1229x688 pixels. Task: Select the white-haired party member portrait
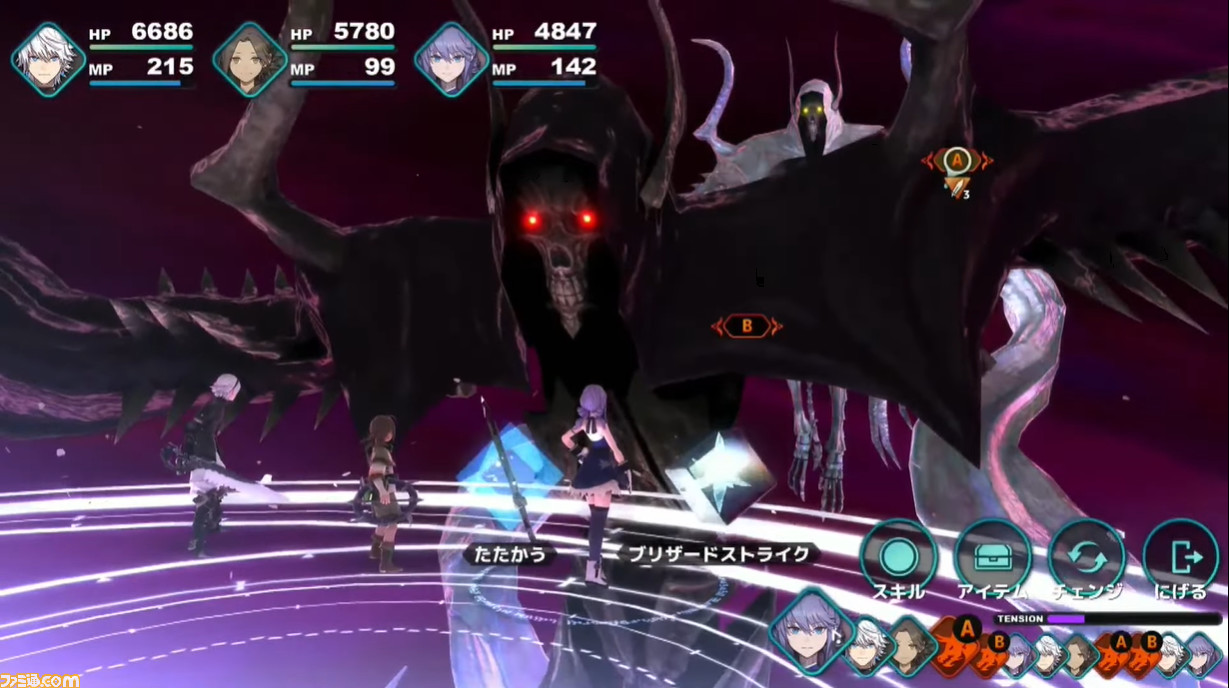[x=47, y=59]
